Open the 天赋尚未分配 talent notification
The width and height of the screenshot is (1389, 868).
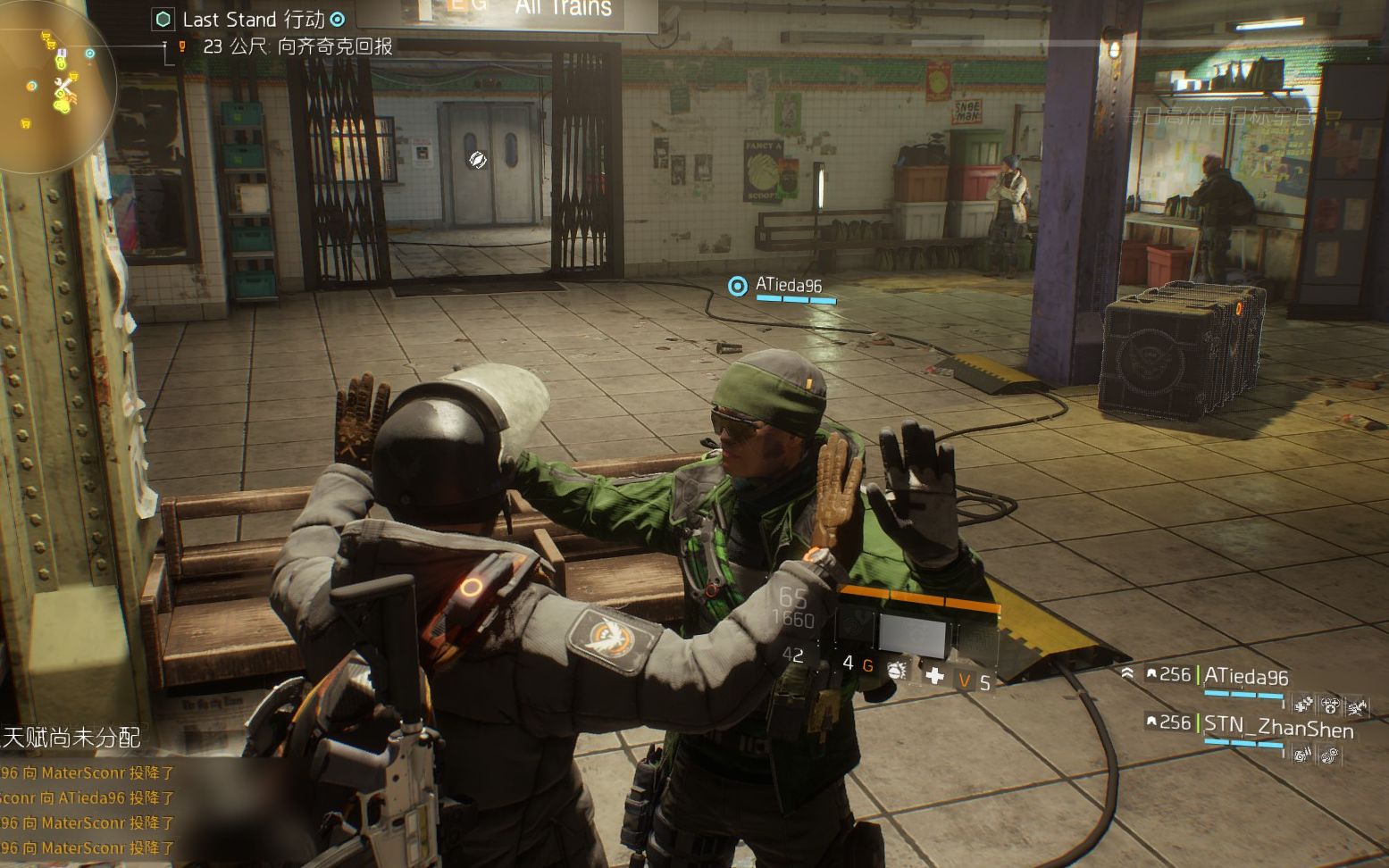point(71,738)
